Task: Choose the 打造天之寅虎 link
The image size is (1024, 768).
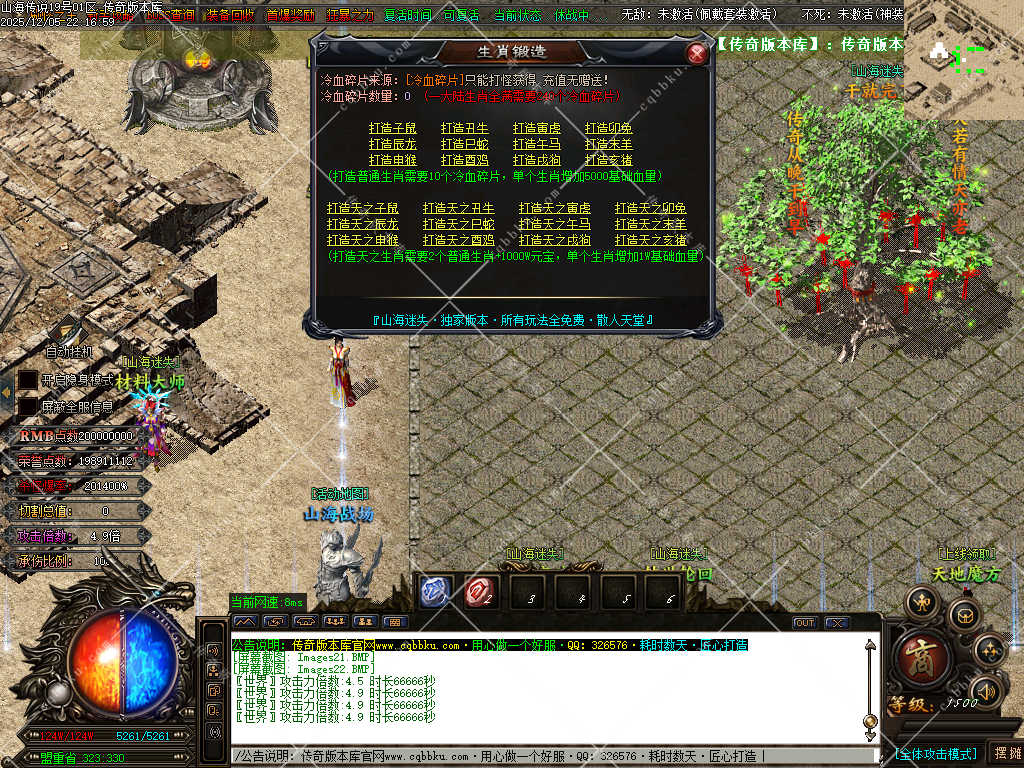Action: [554, 208]
